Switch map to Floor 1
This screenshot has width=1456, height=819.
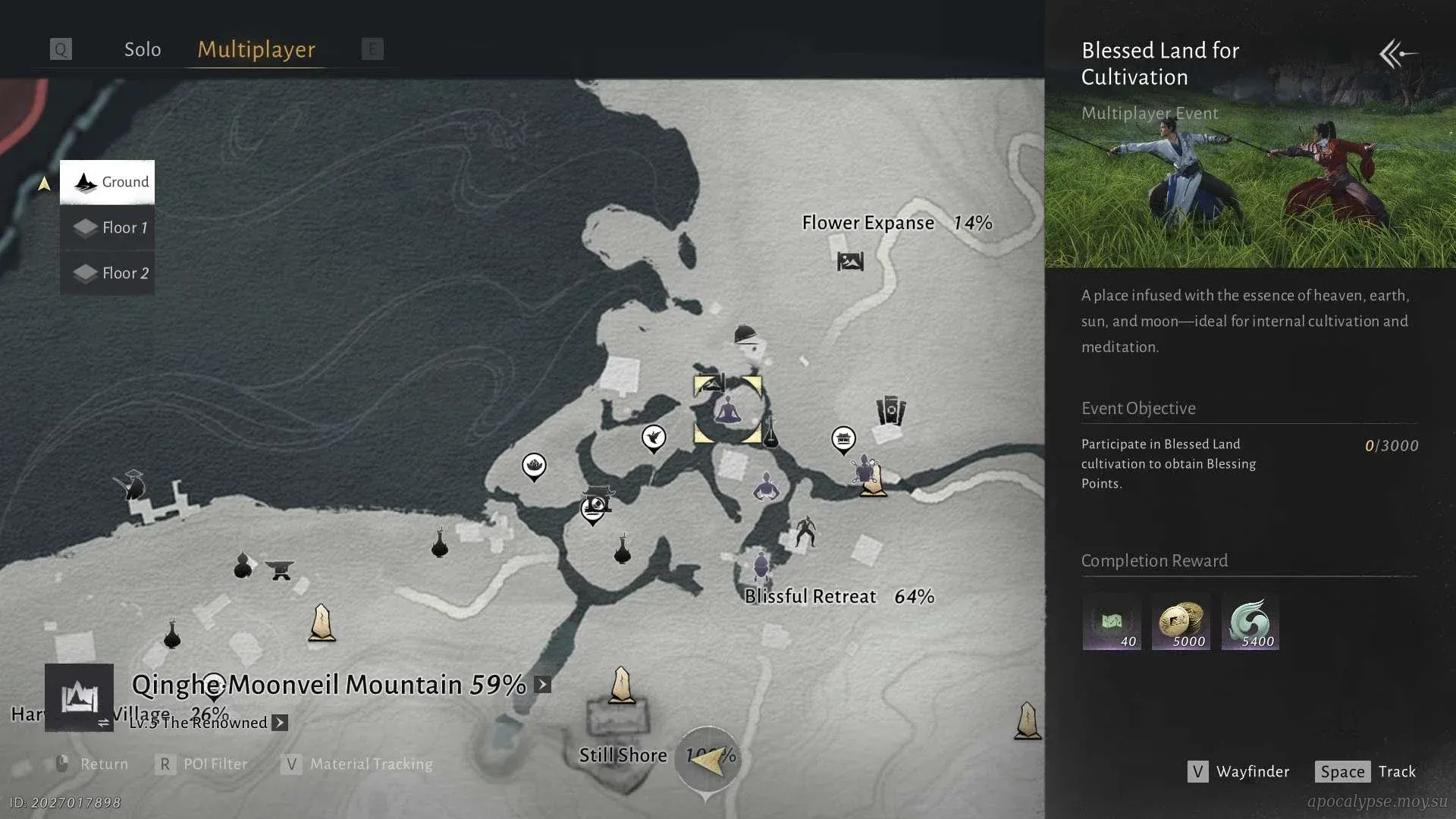coord(108,227)
